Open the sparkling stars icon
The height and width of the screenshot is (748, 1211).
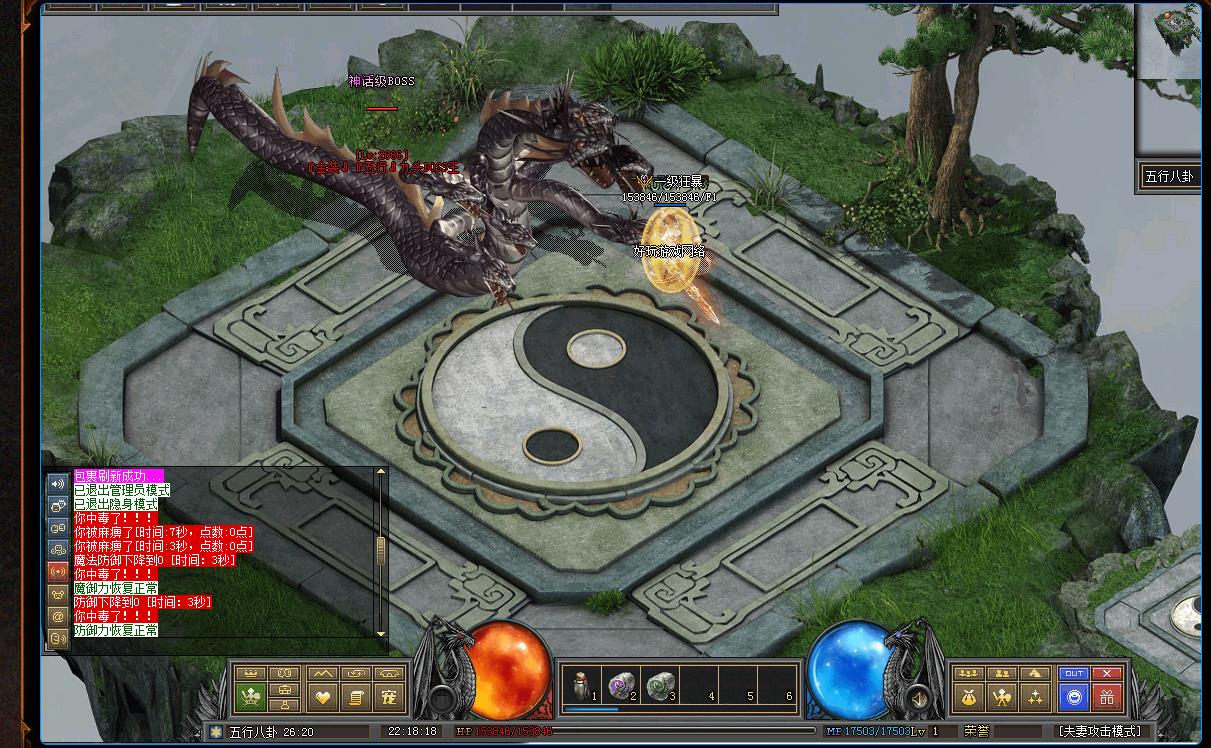pyautogui.click(x=1035, y=696)
